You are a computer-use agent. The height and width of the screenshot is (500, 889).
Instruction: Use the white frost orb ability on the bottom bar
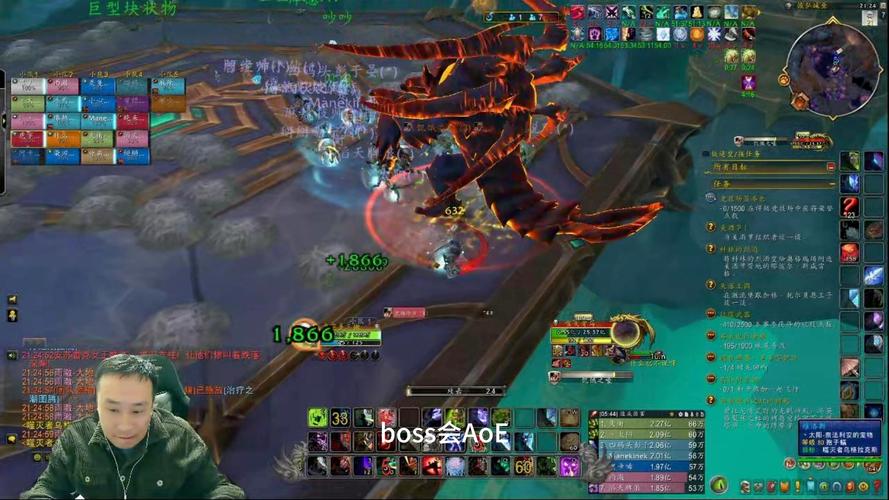click(455, 465)
